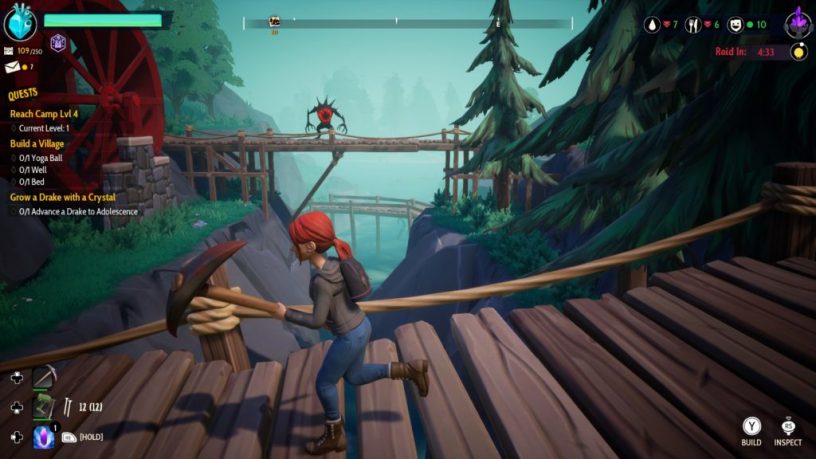This screenshot has height=459, width=816.
Task: Click the fork and knife food icon
Action: [x=692, y=24]
